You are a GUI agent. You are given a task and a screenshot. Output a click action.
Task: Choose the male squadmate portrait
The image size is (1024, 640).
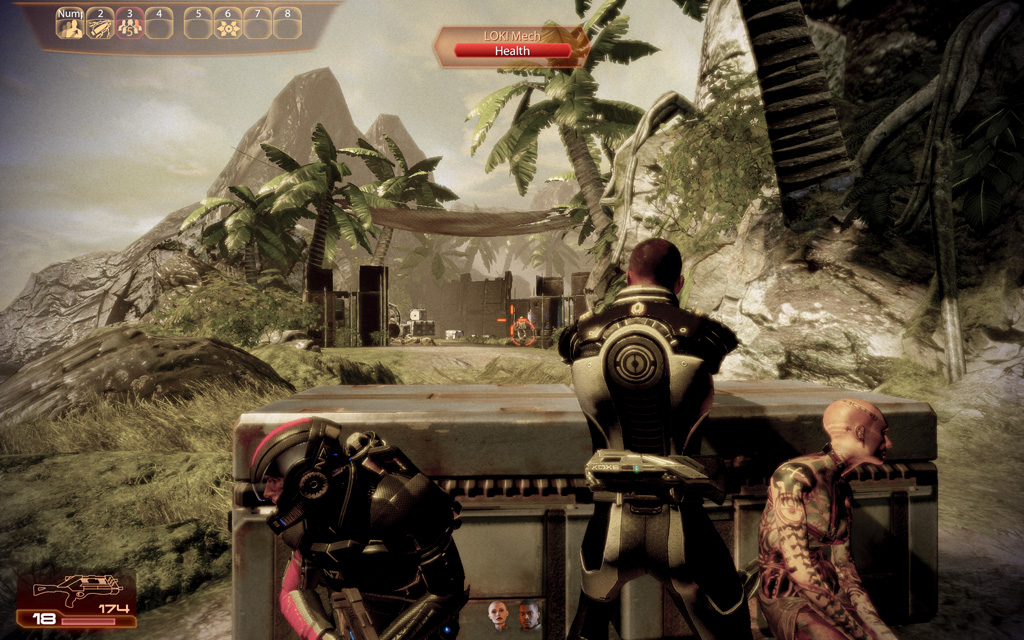click(x=529, y=614)
